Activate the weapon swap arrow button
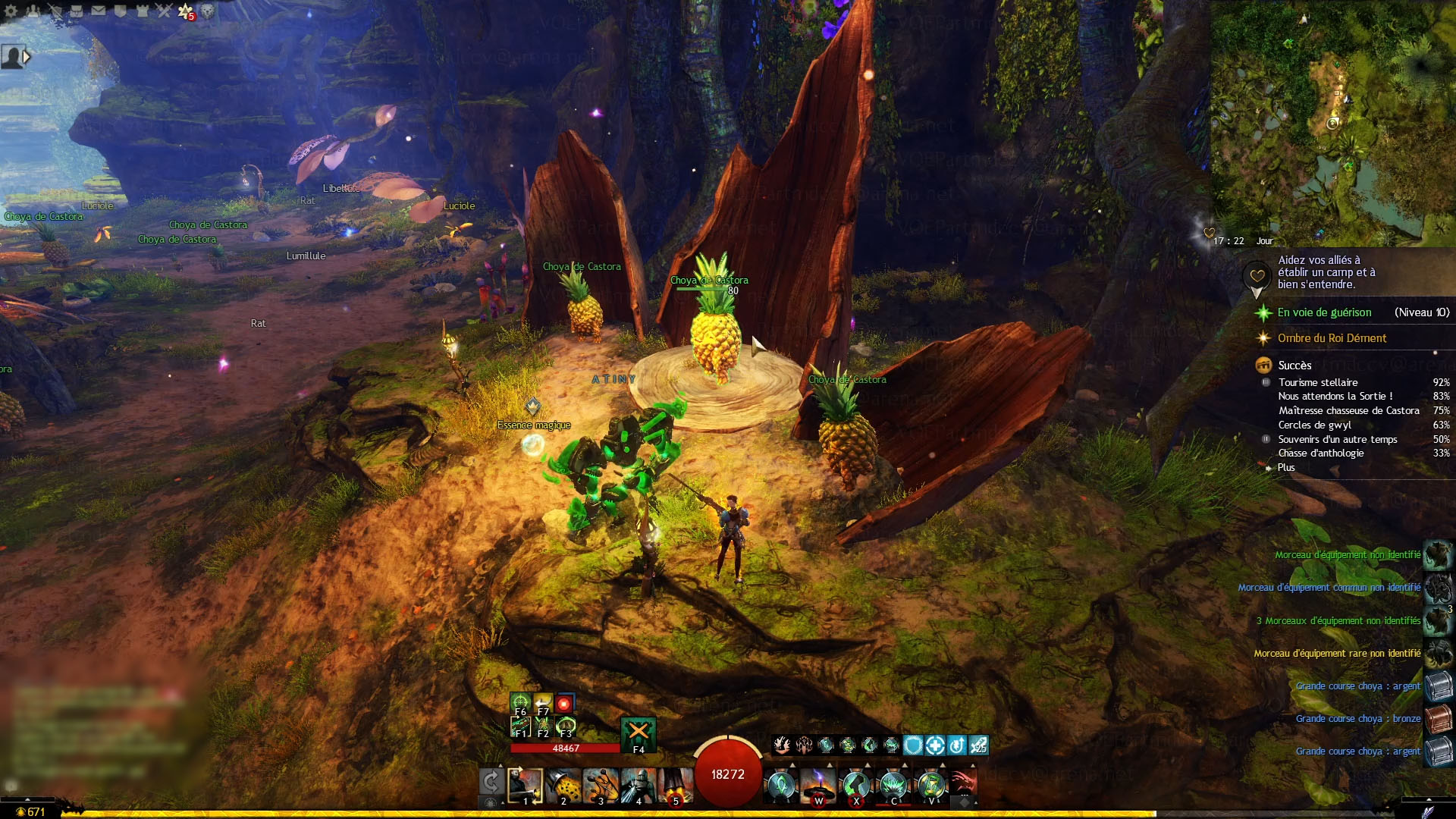1456x819 pixels. 491,782
